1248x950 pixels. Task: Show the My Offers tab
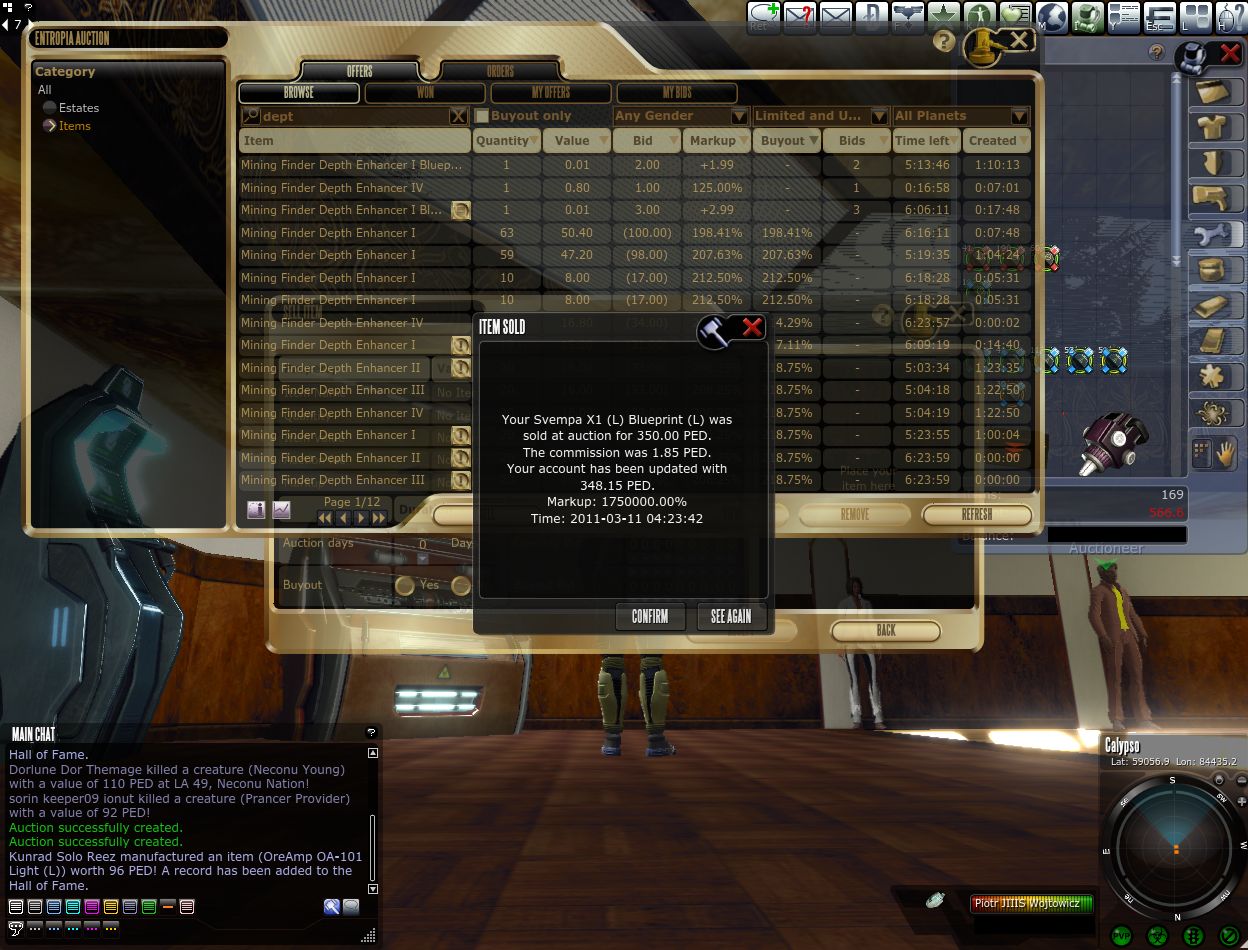[551, 93]
